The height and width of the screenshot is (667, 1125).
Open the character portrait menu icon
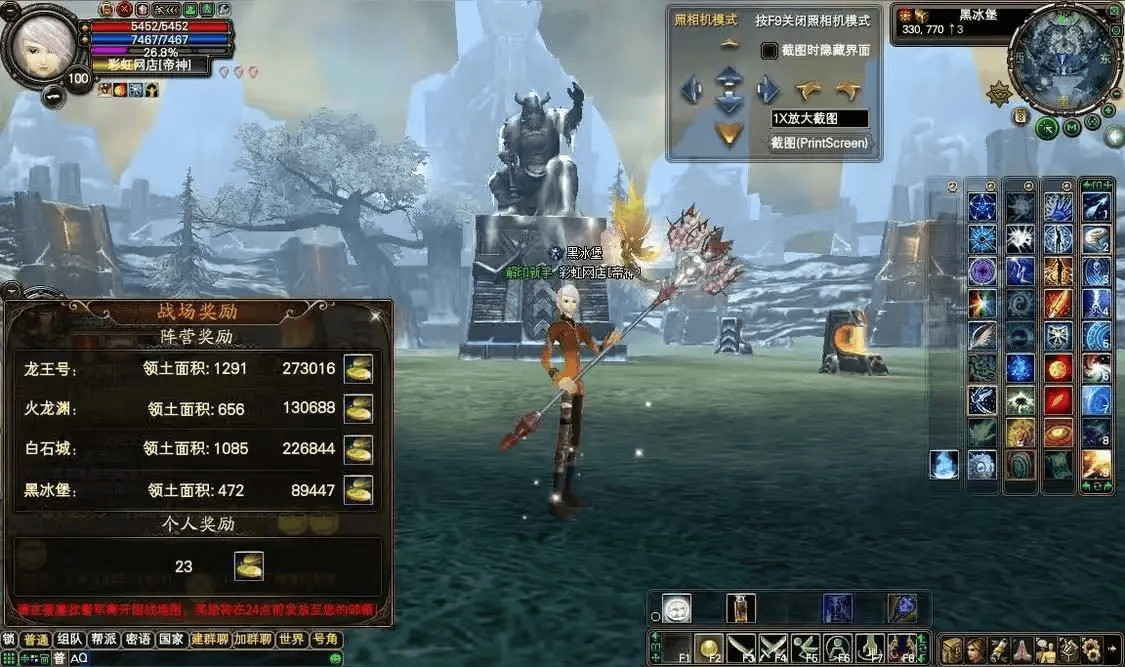click(x=44, y=44)
